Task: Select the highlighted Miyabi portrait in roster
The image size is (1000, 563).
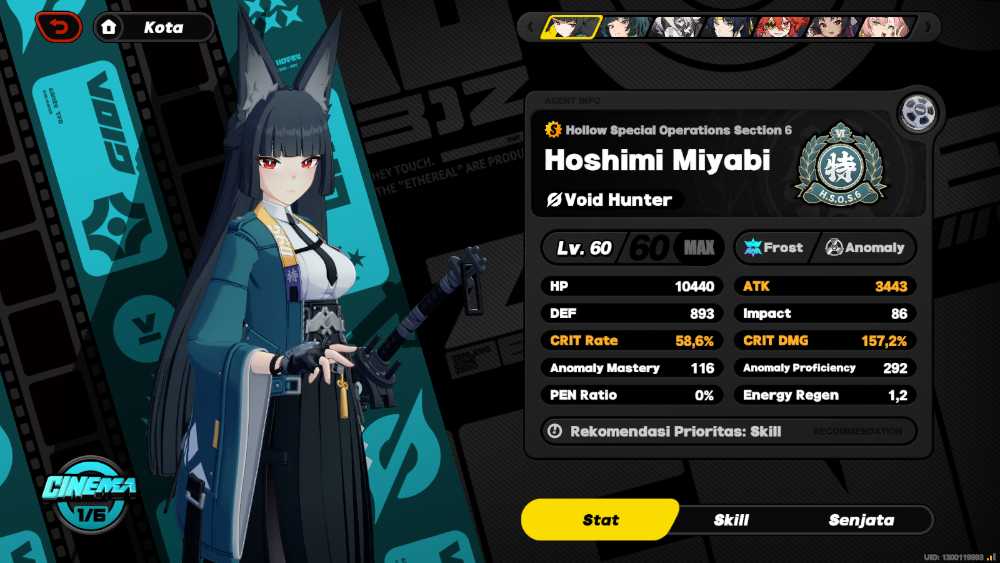Action: click(x=571, y=27)
